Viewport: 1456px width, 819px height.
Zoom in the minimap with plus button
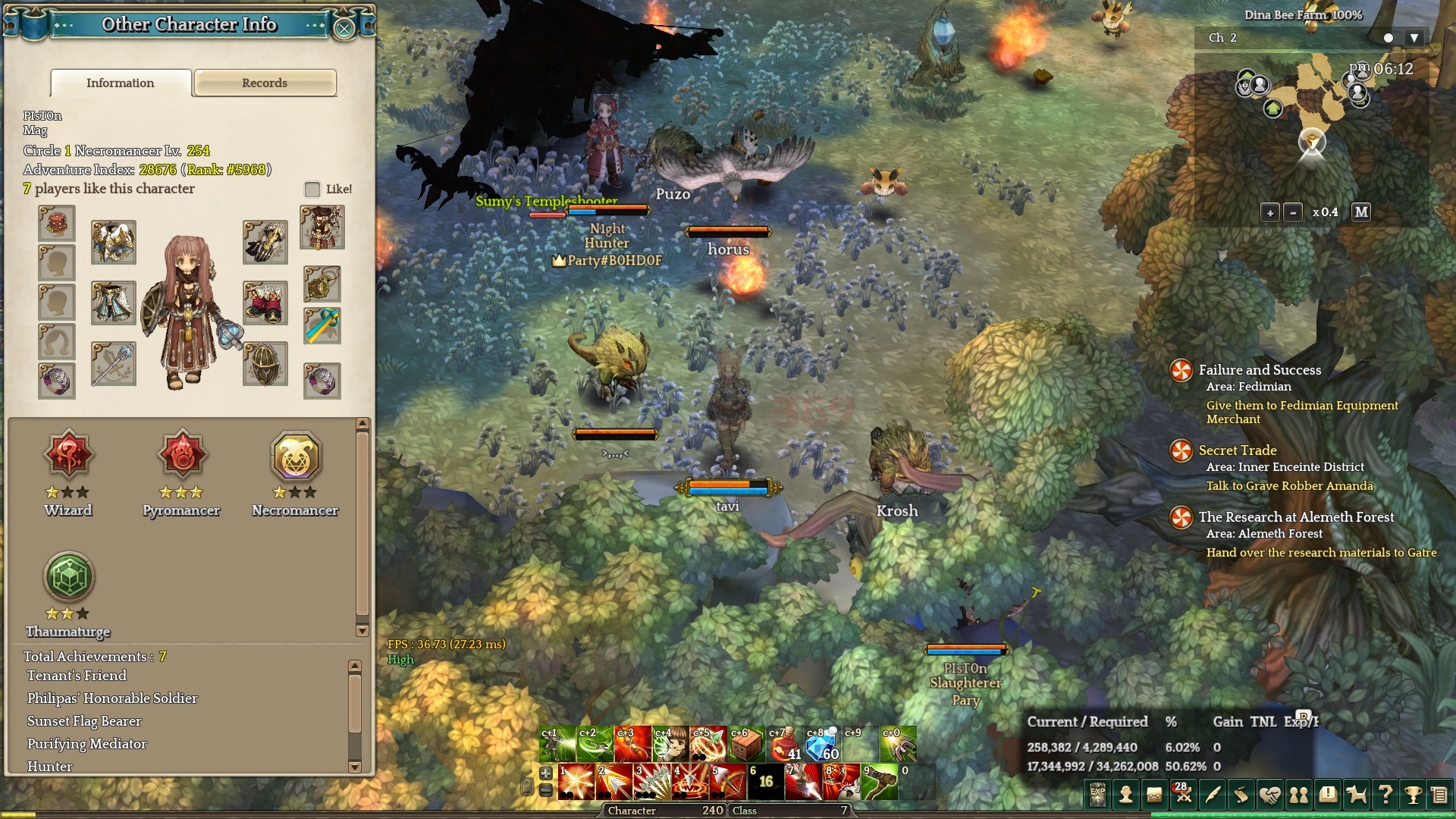tap(1270, 212)
